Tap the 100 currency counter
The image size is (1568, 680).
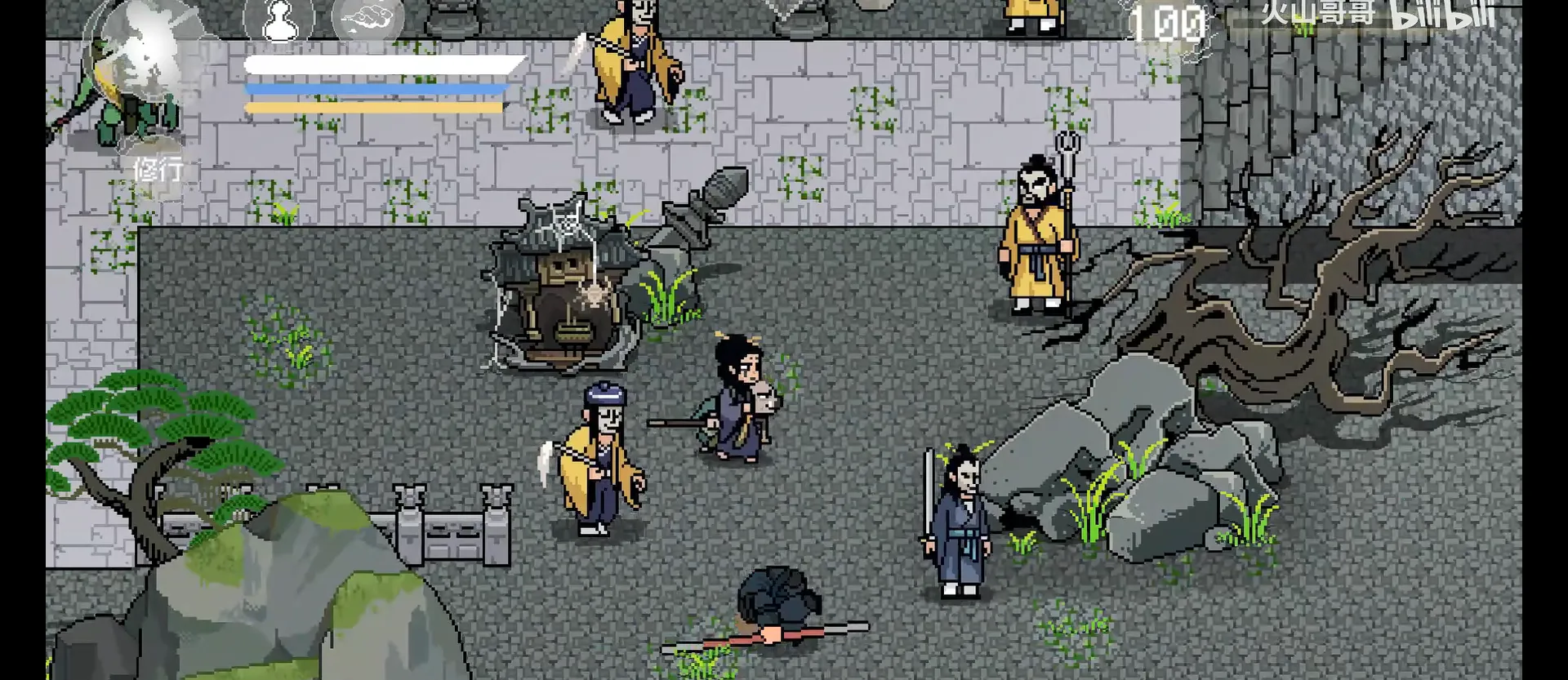tap(1168, 22)
